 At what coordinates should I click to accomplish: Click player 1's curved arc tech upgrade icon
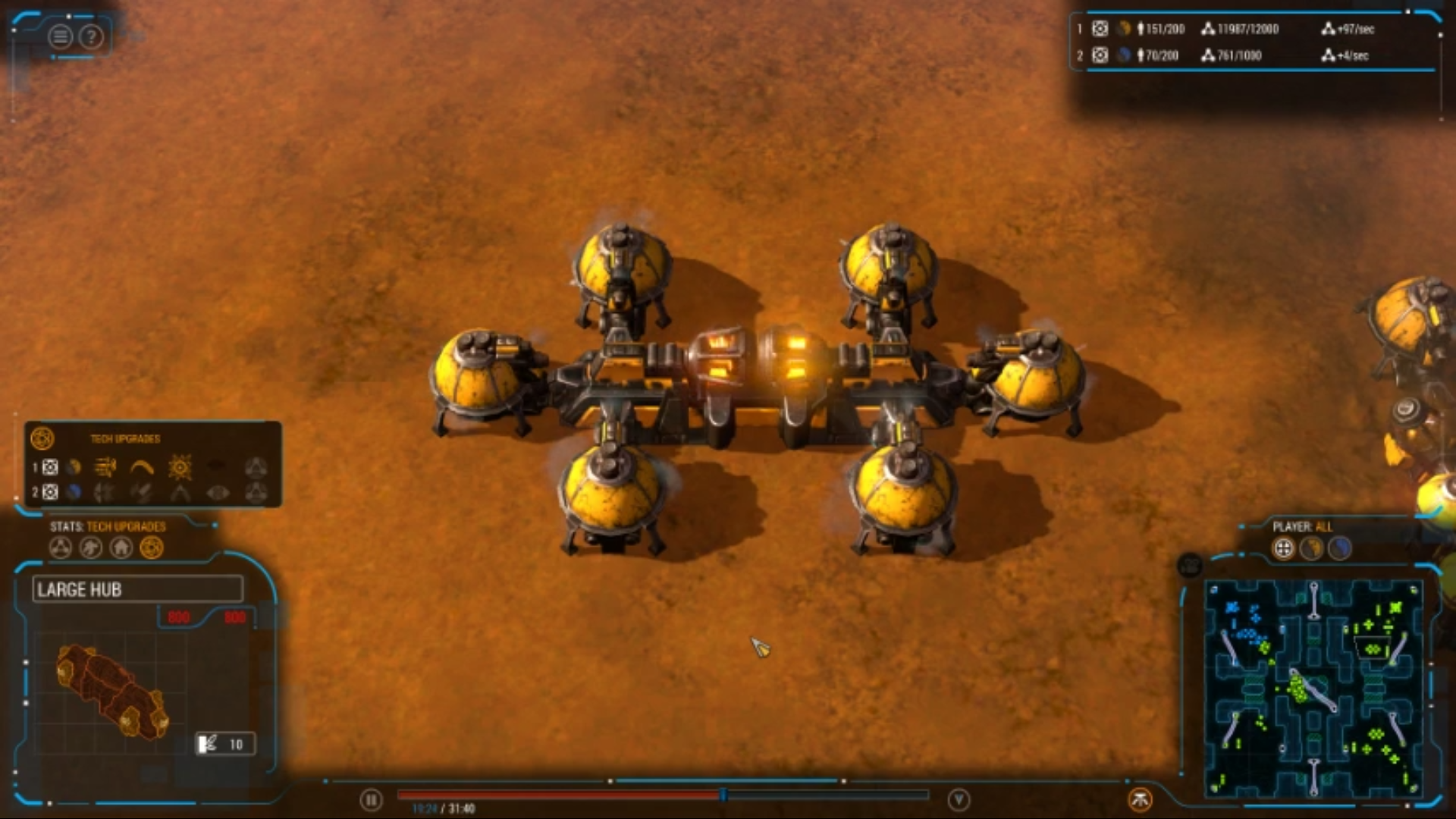point(142,467)
